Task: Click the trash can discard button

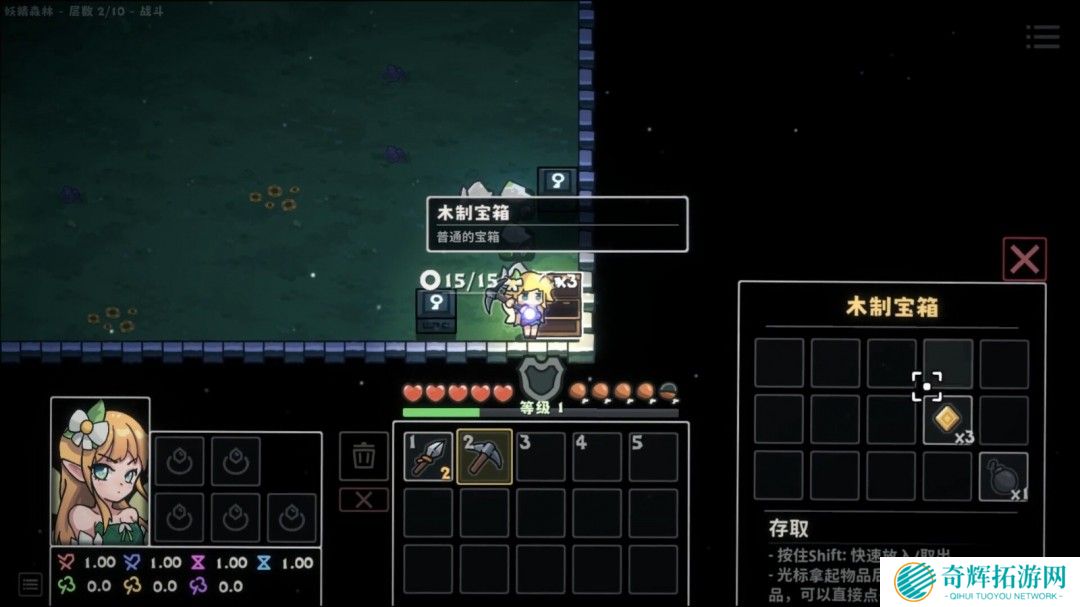Action: [x=364, y=456]
